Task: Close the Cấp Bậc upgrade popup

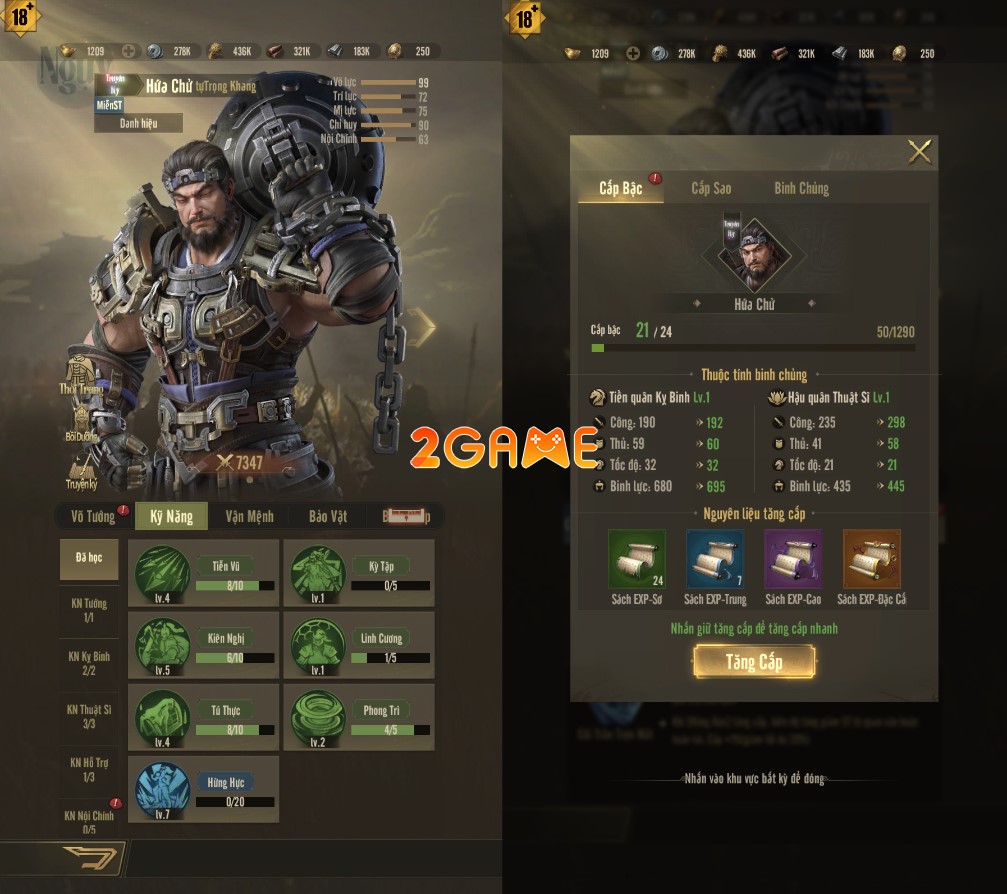Action: pyautogui.click(x=918, y=152)
